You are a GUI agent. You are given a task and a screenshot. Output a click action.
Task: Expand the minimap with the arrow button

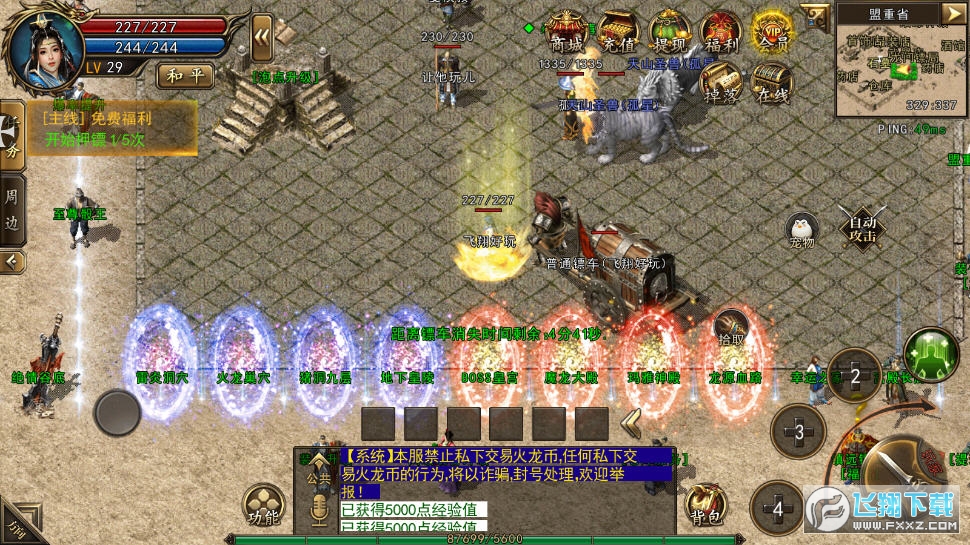(953, 13)
